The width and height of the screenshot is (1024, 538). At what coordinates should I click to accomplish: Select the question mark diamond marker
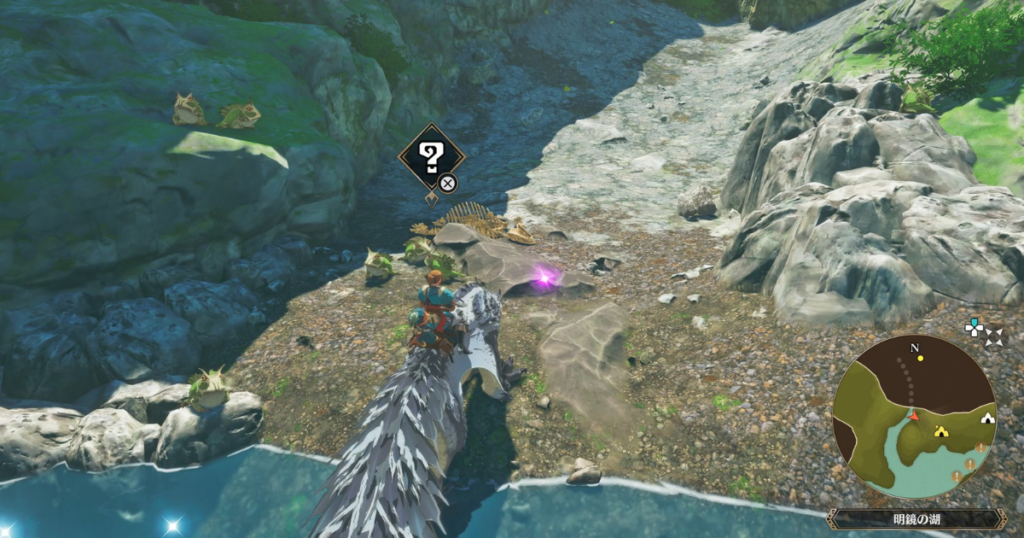tap(431, 157)
